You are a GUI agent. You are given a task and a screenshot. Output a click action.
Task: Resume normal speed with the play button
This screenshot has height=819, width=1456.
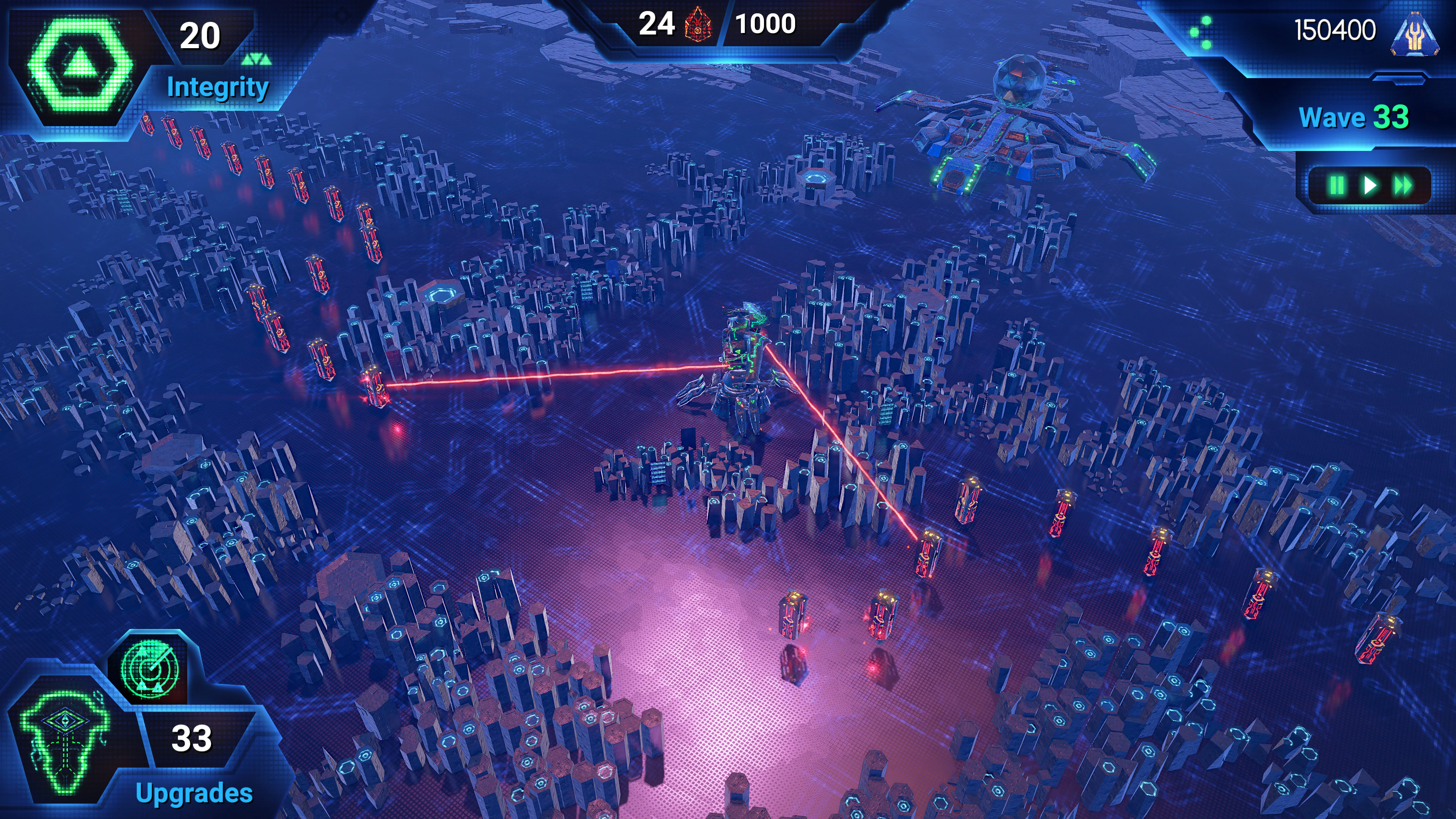pos(1370,185)
